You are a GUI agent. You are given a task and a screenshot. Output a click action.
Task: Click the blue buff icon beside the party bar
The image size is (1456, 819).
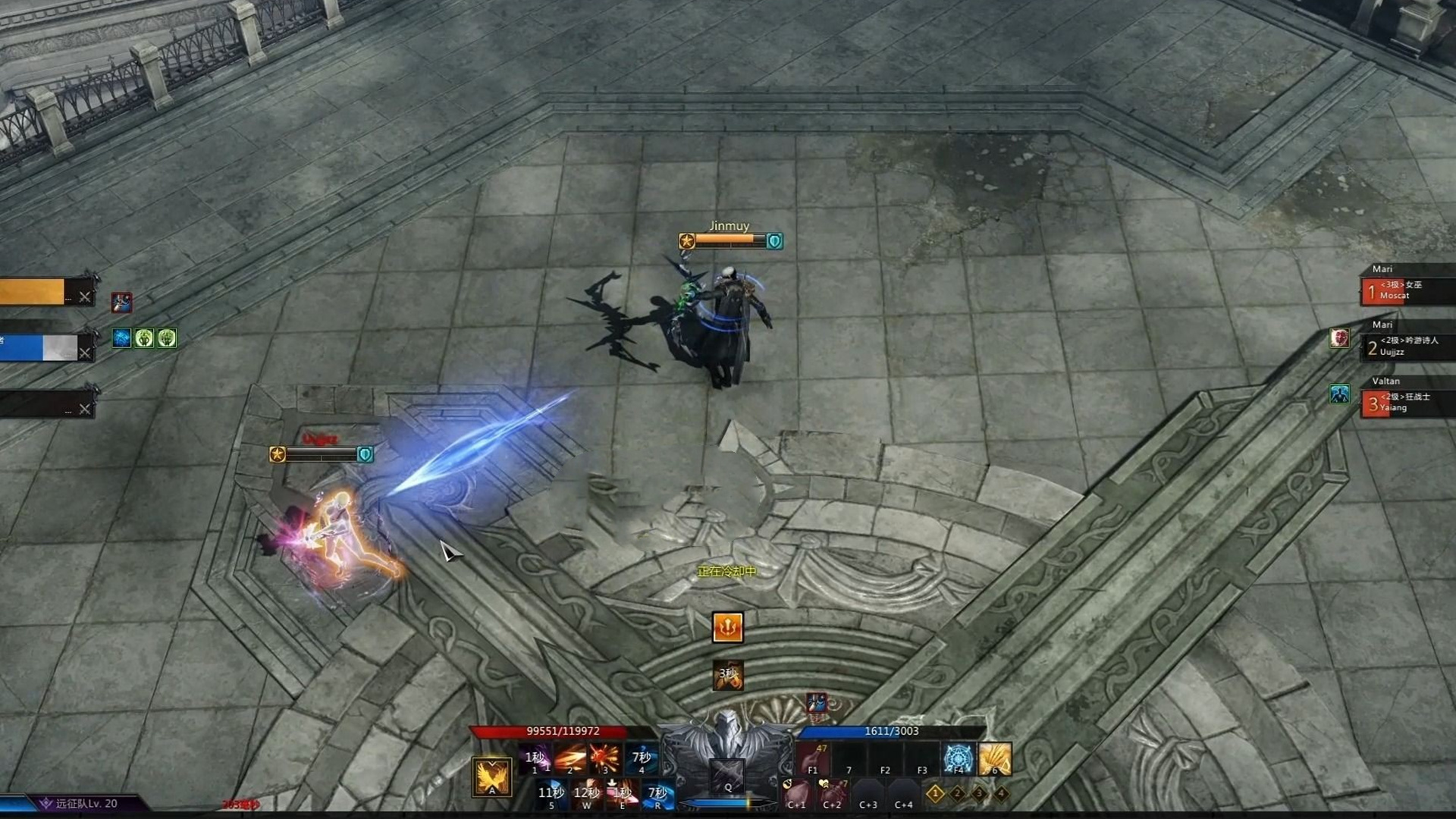click(121, 337)
